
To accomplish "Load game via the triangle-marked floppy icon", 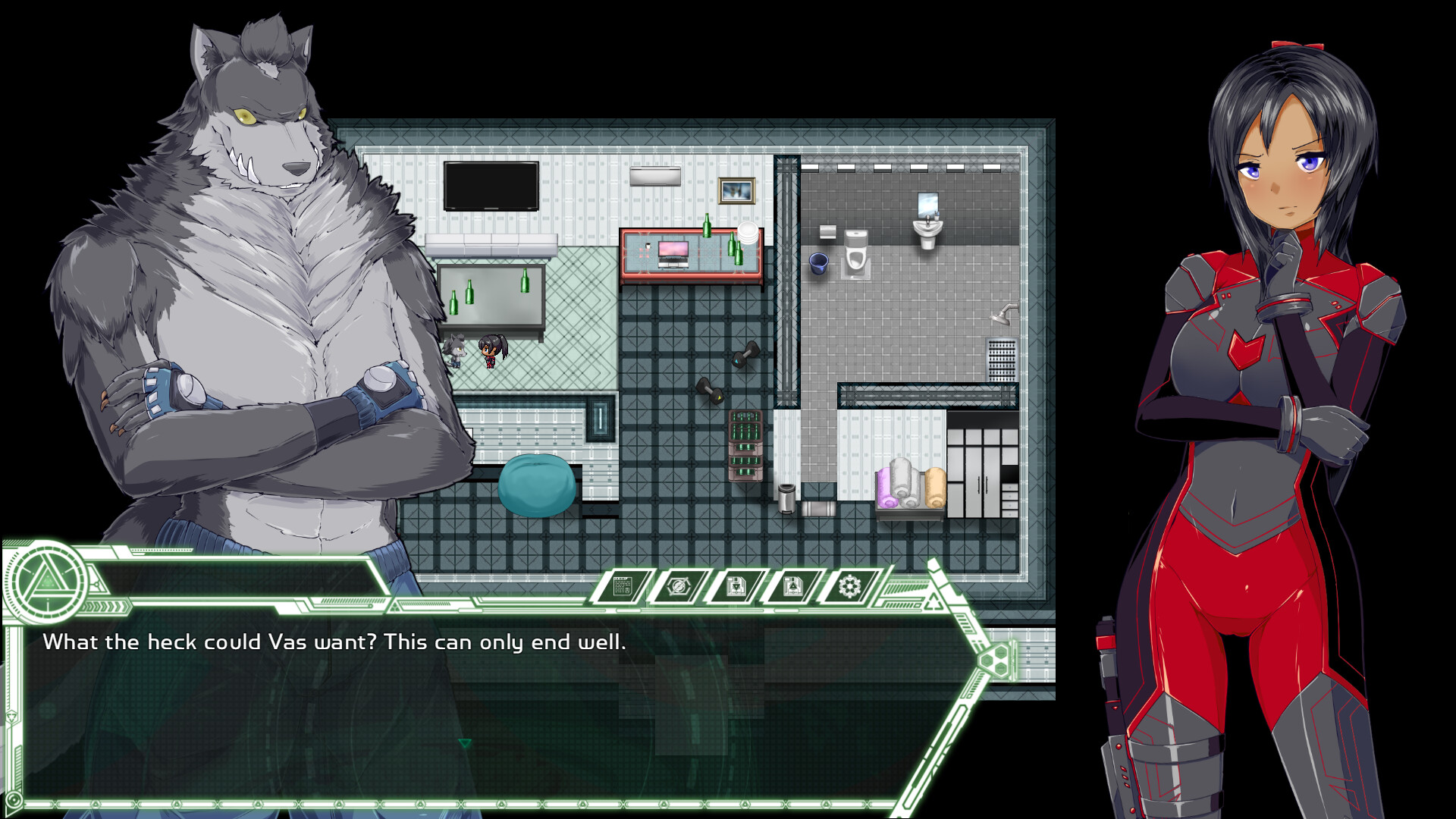I will pyautogui.click(x=792, y=585).
